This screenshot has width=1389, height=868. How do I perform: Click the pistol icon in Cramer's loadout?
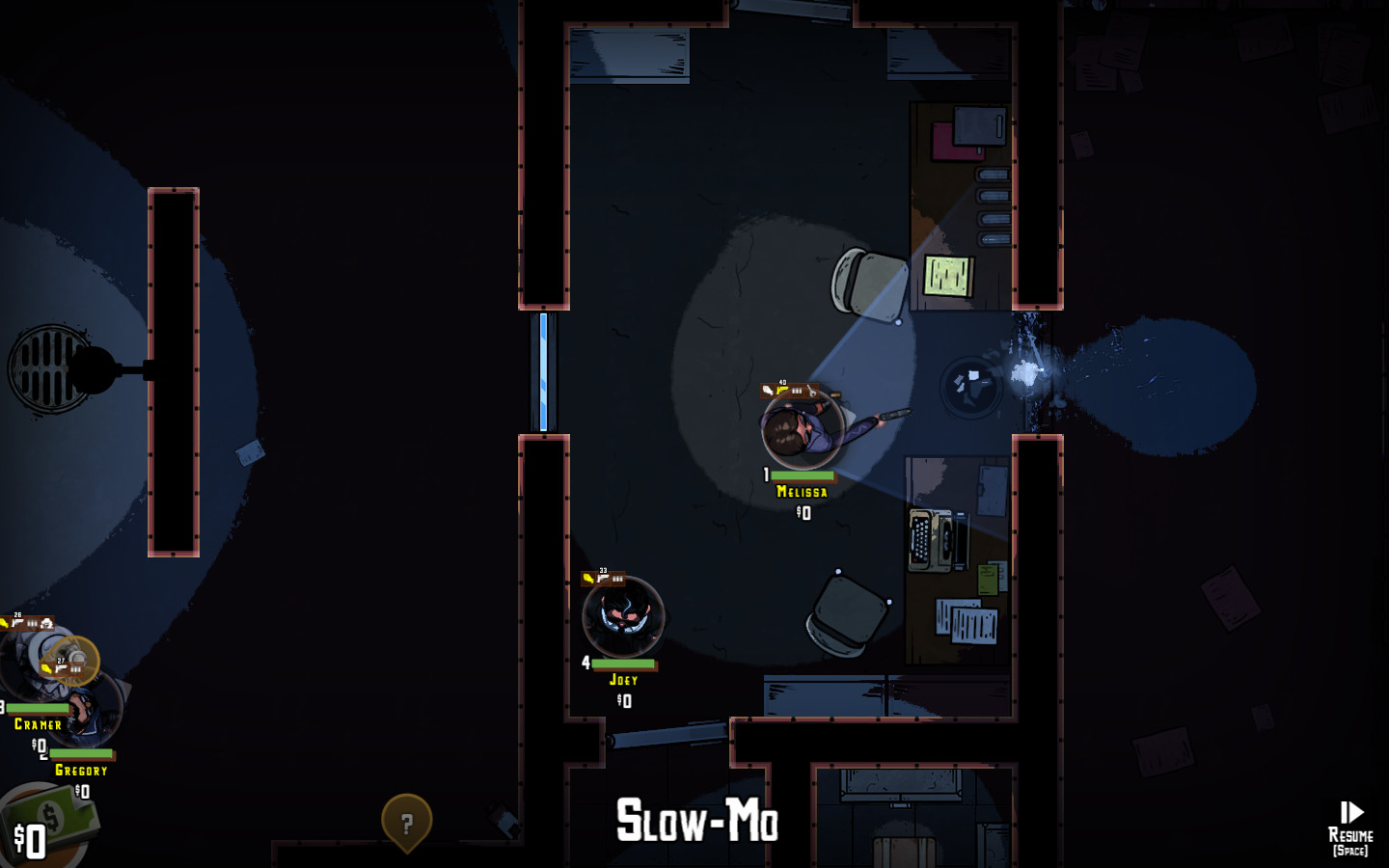point(16,623)
